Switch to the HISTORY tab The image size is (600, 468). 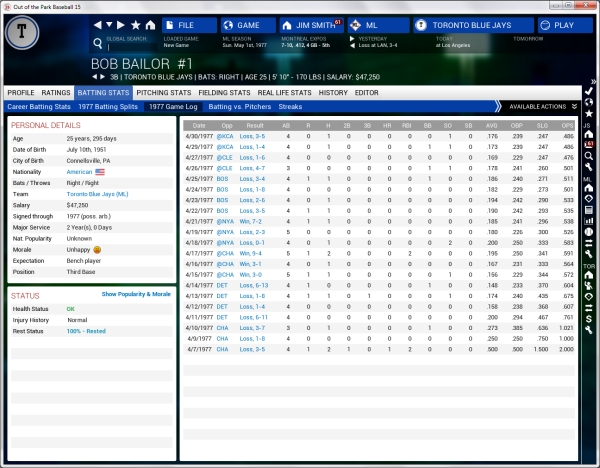point(333,92)
